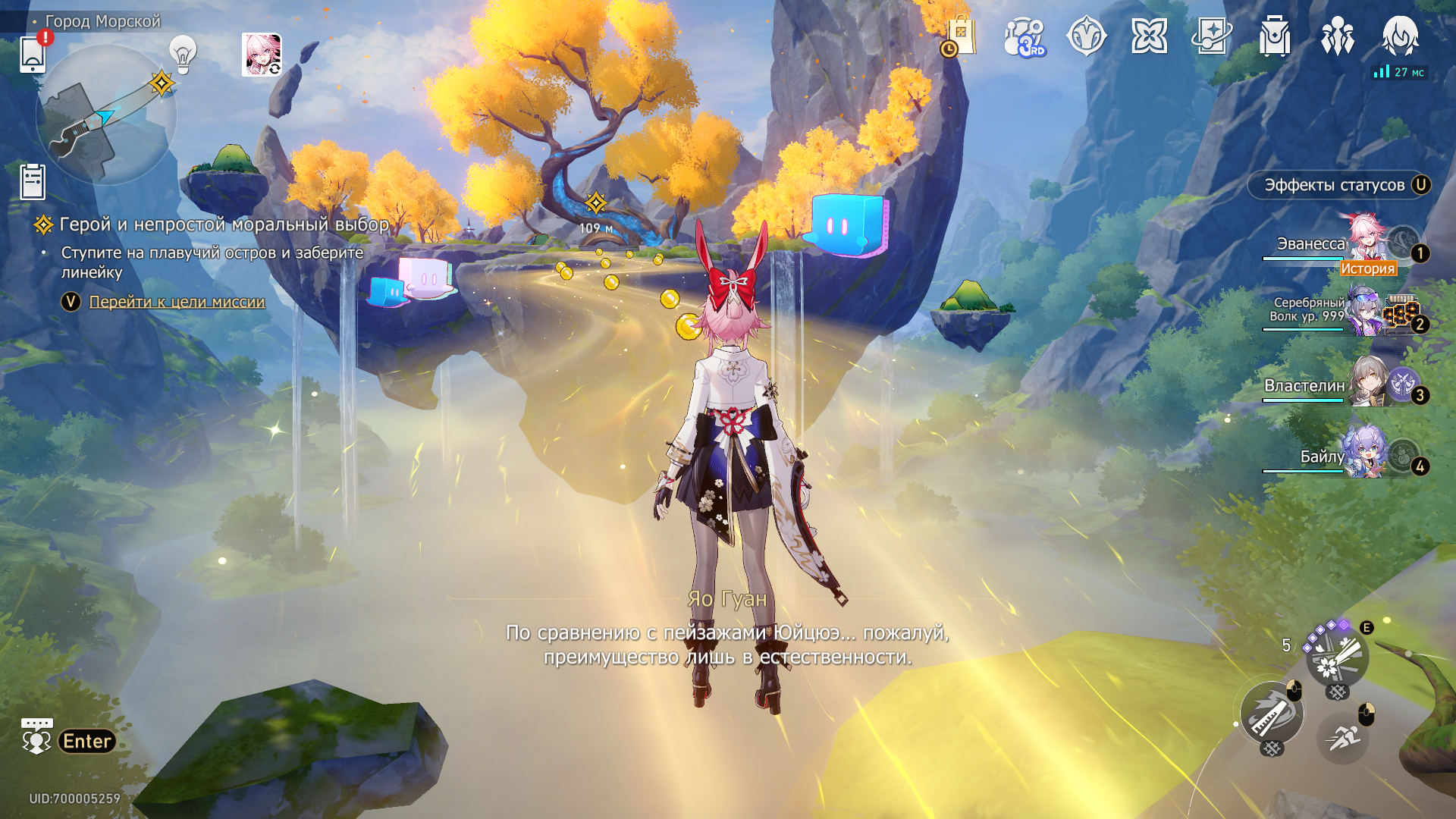Viewport: 1456px width, 819px height.
Task: Click the lightbulb hint icon
Action: click(183, 54)
